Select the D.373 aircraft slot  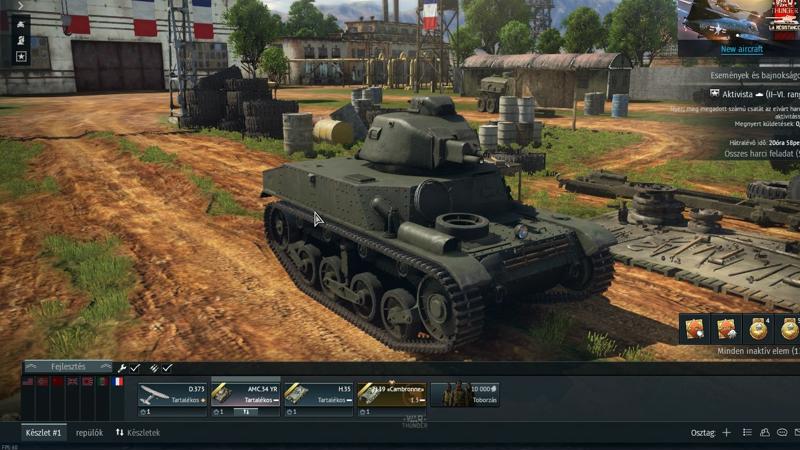[172, 395]
